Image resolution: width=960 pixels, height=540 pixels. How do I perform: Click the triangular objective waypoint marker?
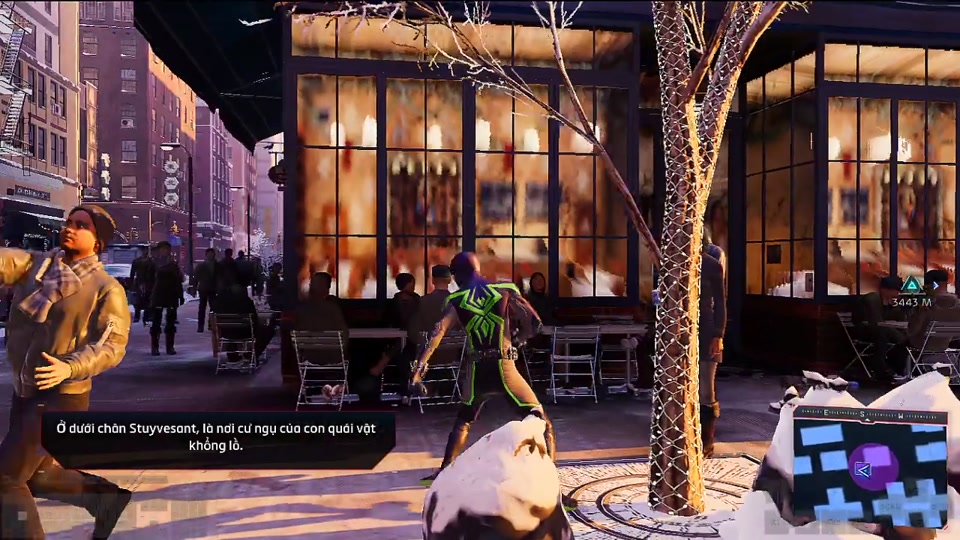click(x=911, y=284)
